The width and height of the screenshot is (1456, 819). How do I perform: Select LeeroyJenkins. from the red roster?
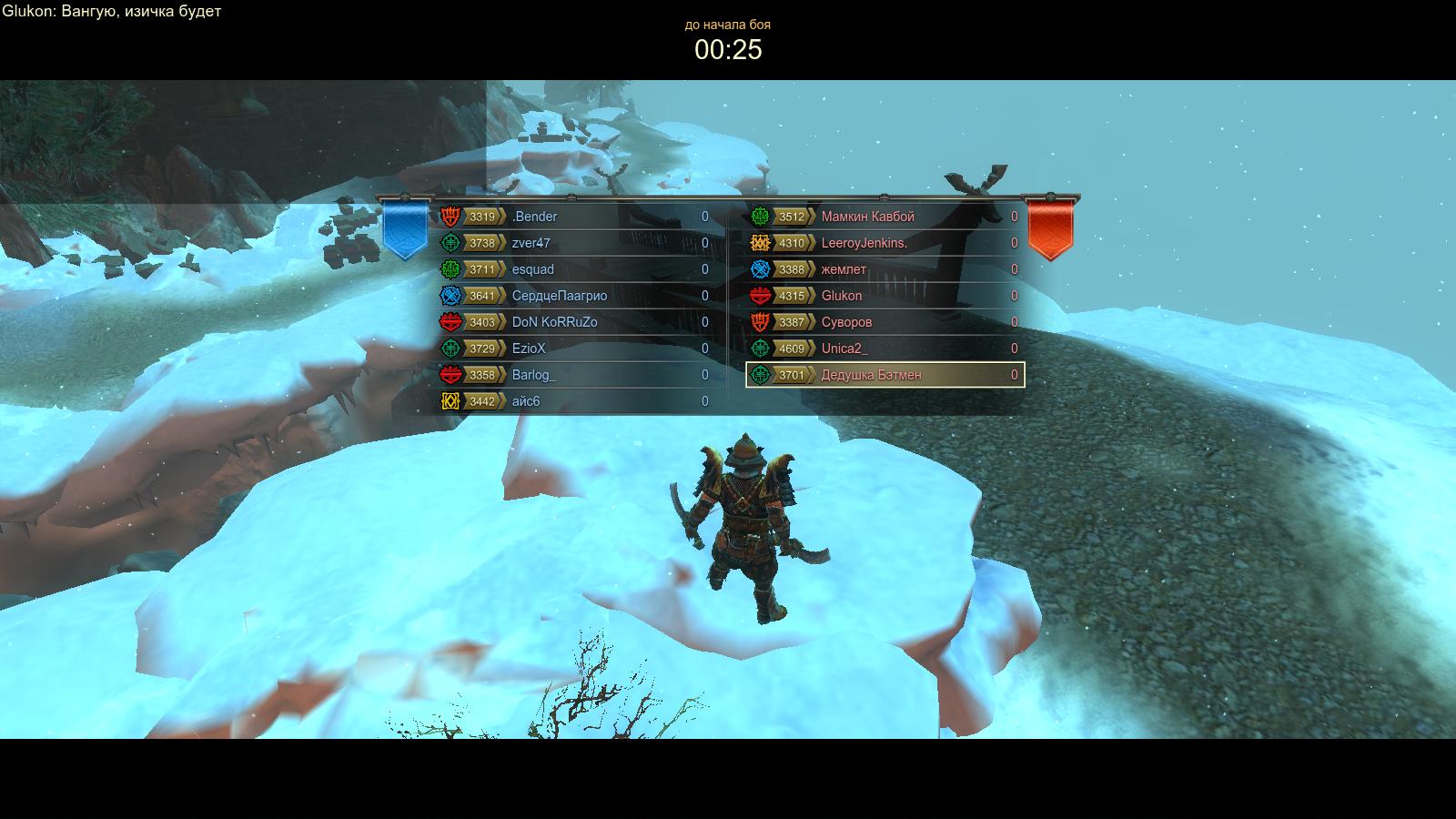pos(884,243)
